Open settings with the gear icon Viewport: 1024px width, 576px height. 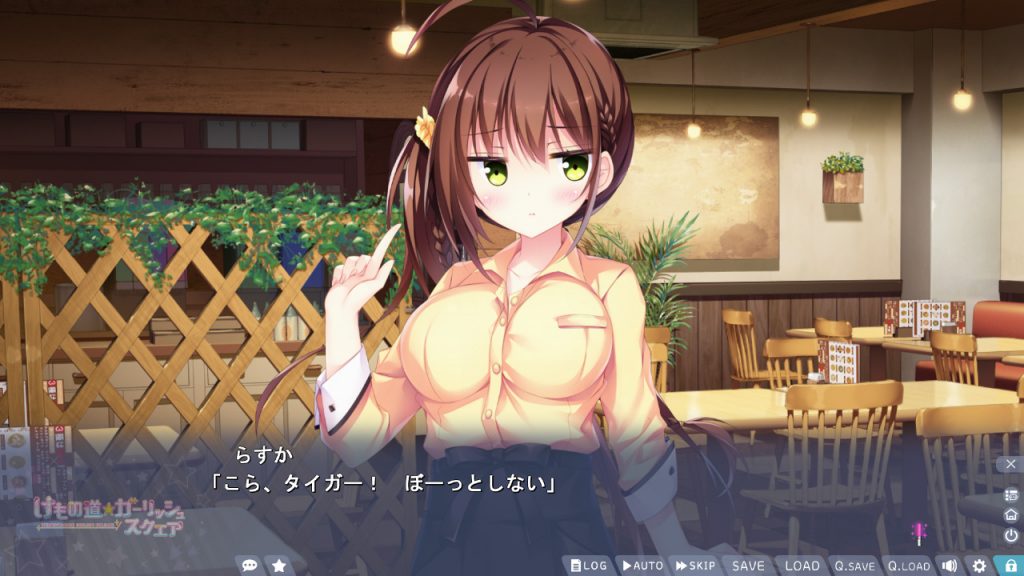[x=979, y=565]
